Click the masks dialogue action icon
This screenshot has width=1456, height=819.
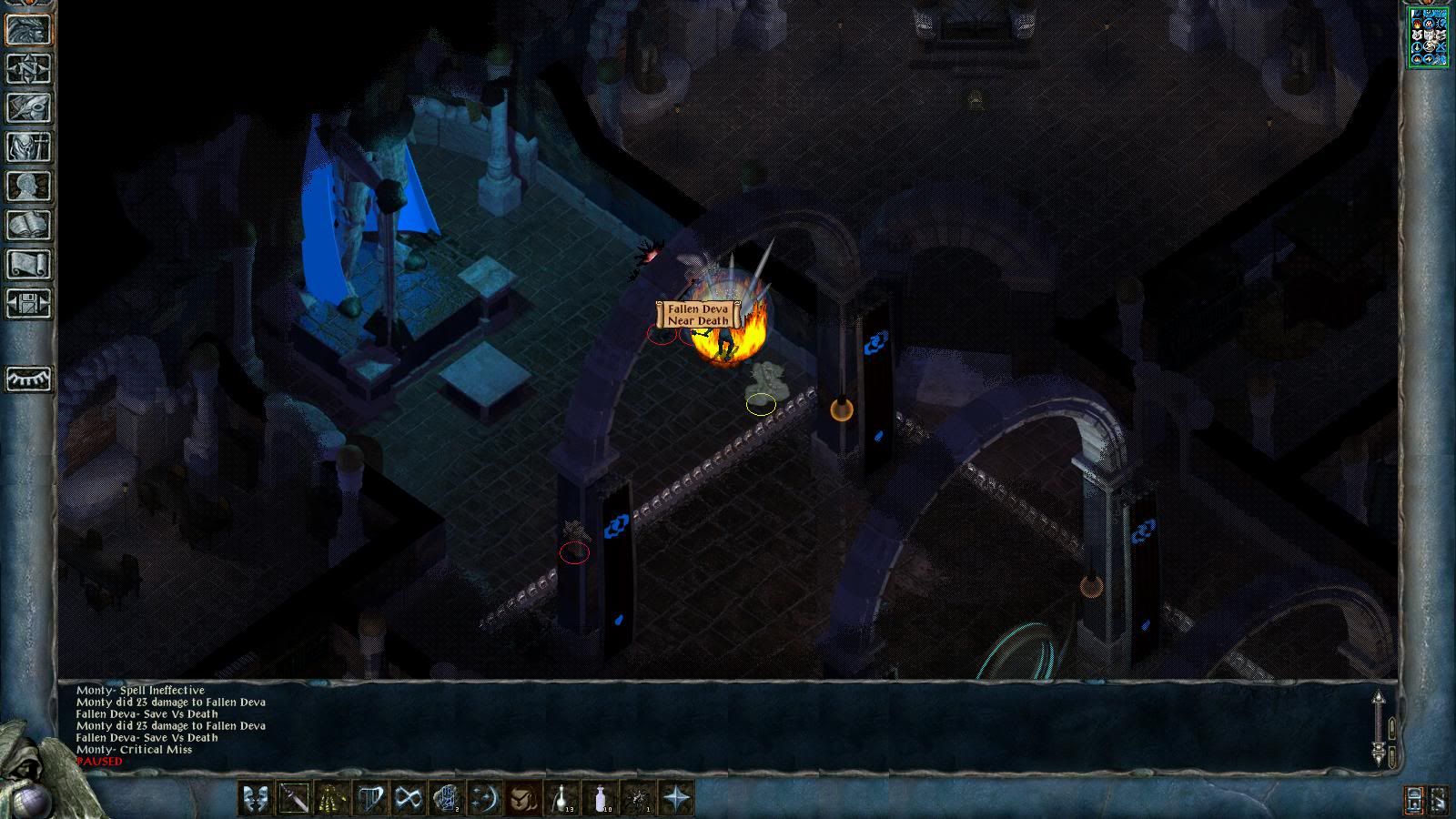coord(256,799)
